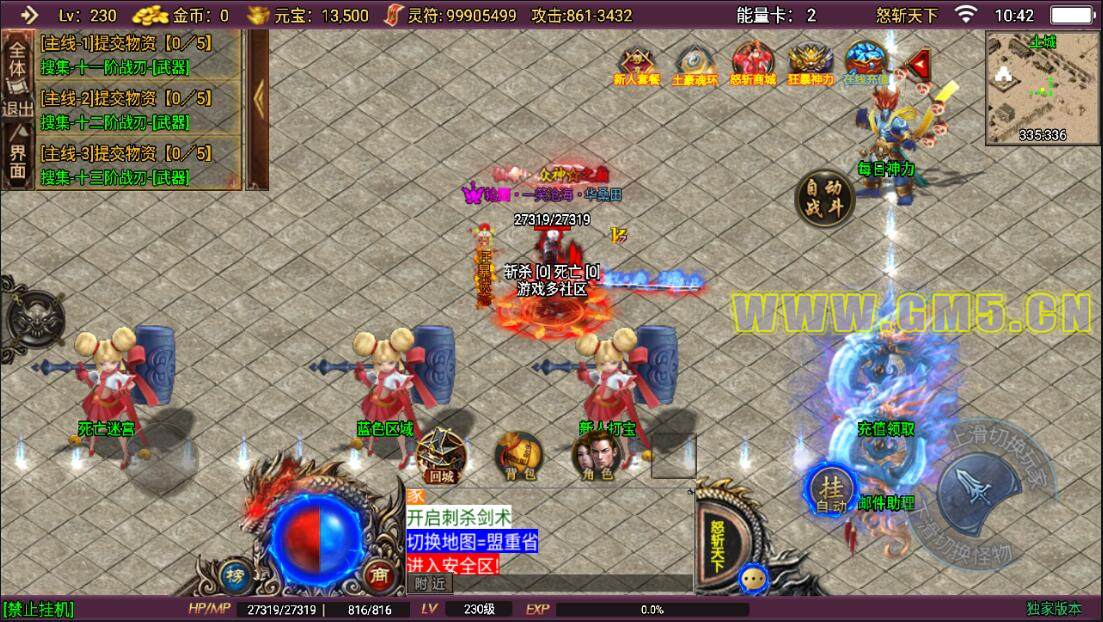Toggle the 自动战斗 auto-battle button
1103x622 pixels.
pyautogui.click(x=825, y=197)
